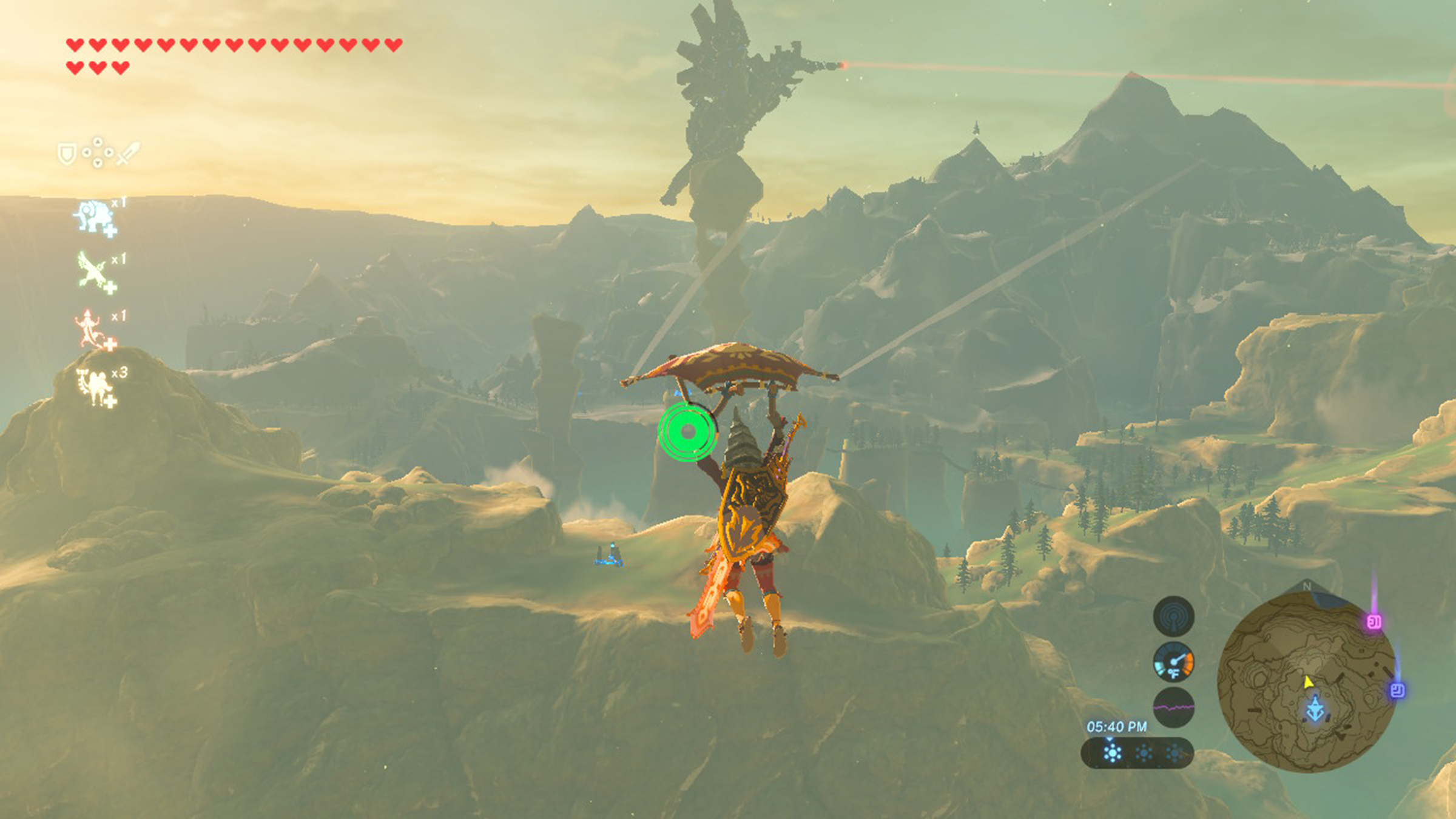Select the purple stamp marker on minimap edge

1374,622
